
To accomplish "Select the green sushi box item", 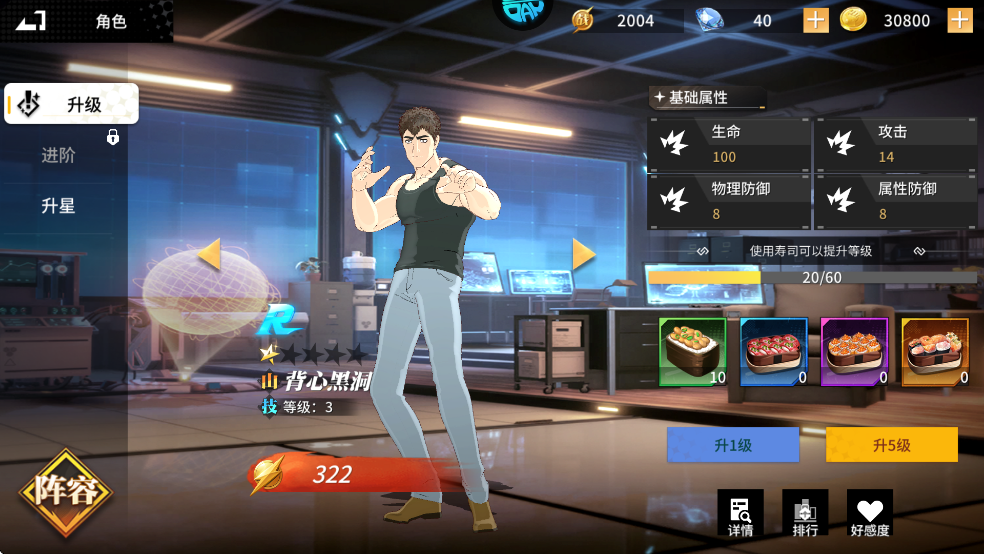I will 692,352.
